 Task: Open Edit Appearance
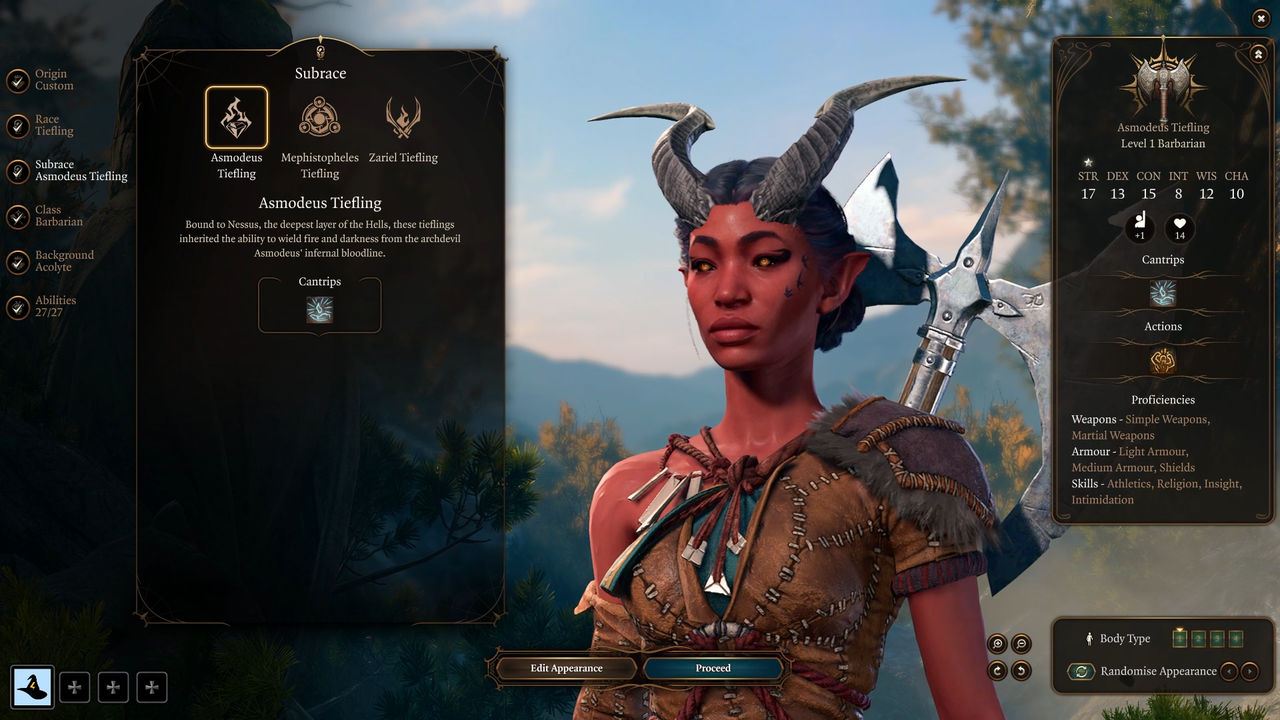point(565,668)
